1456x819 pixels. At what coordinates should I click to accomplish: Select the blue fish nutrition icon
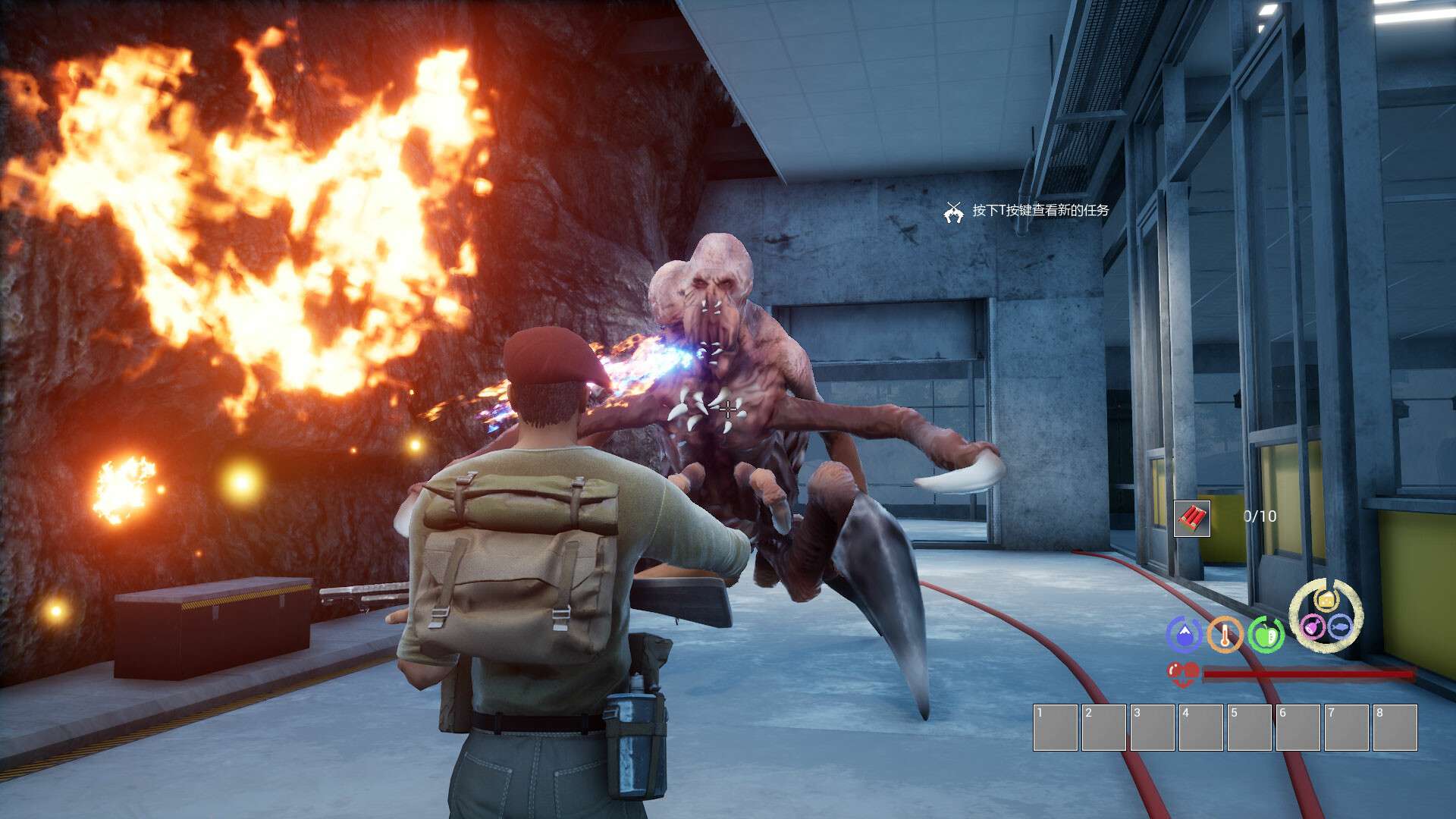point(1340,626)
